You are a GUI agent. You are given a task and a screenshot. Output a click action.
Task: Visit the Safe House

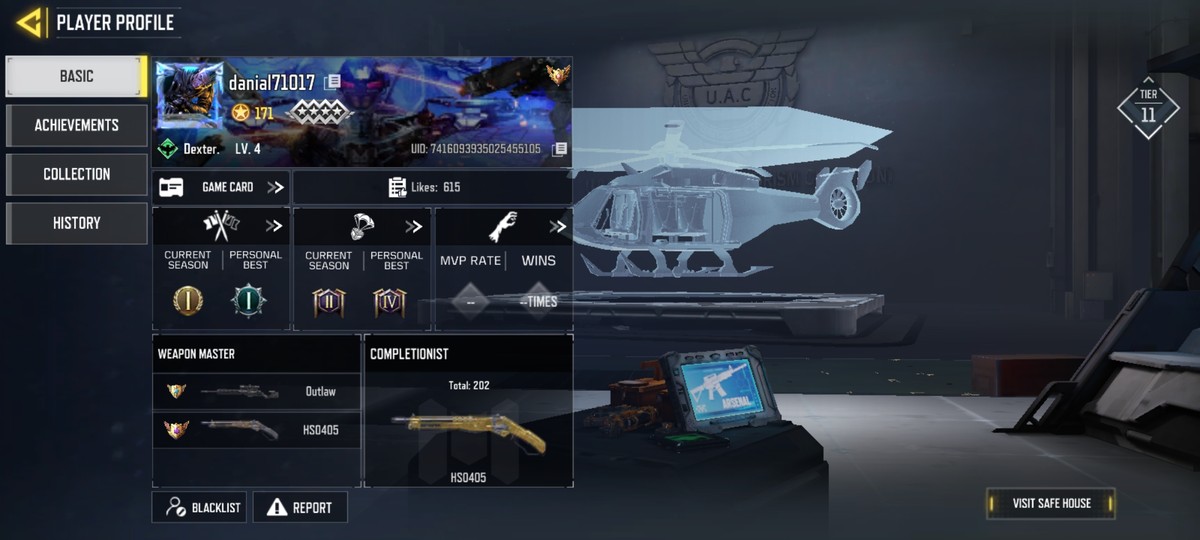(x=1050, y=503)
